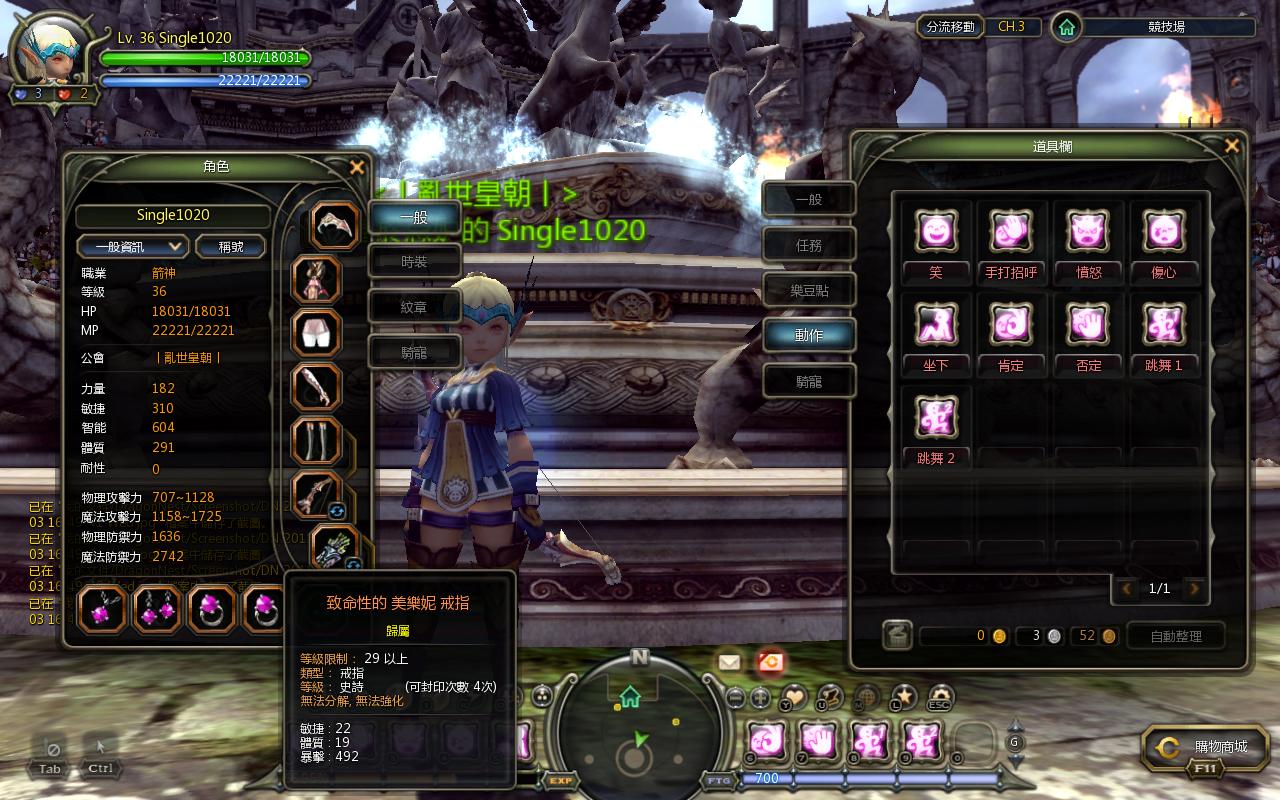The image size is (1280, 800).
Task: Activate the 跳舞 2 dance emote
Action: 936,417
